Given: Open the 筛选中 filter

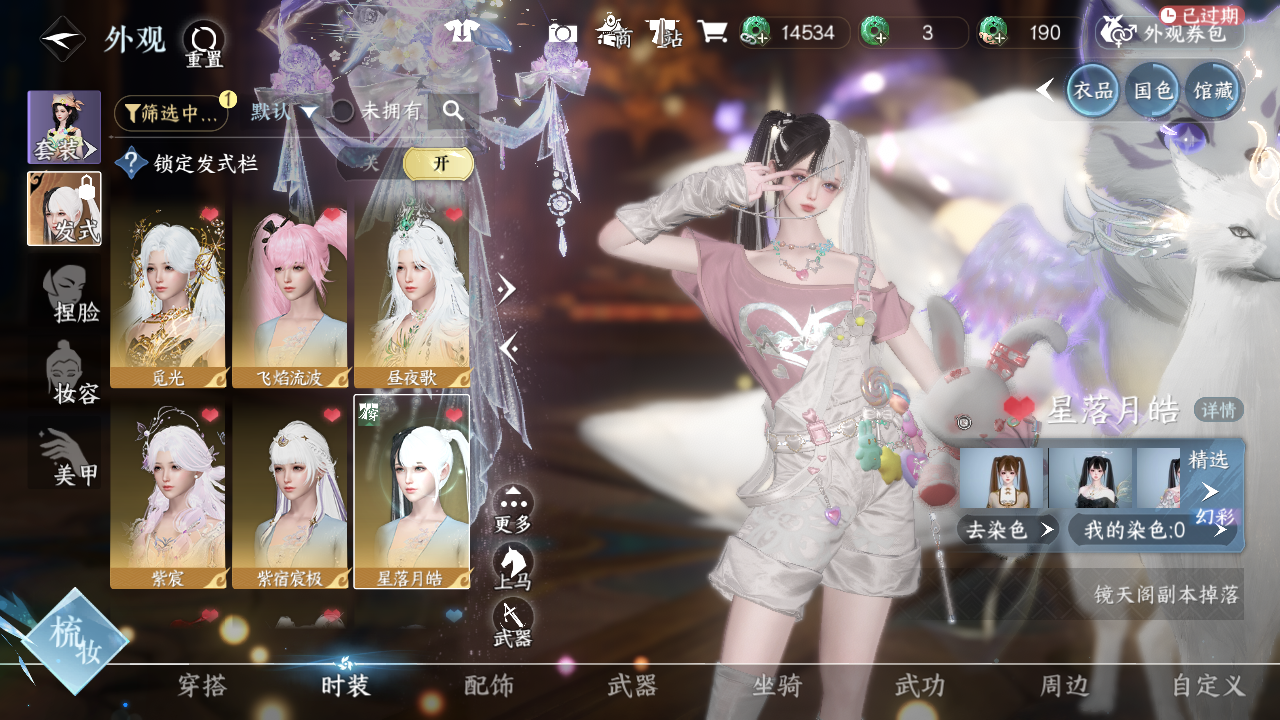Looking at the screenshot, I should 171,113.
